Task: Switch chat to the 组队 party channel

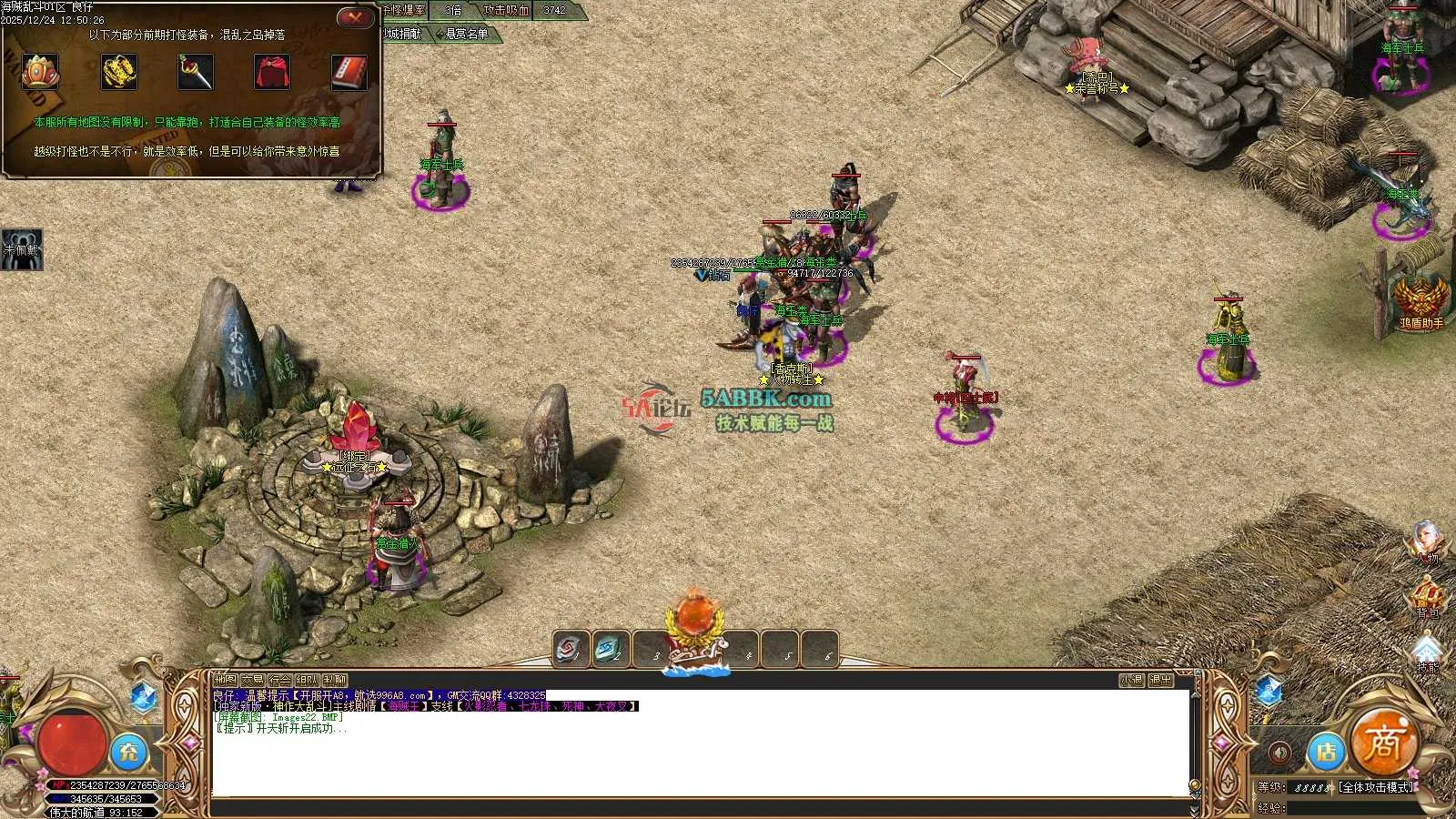Action: pos(307,680)
